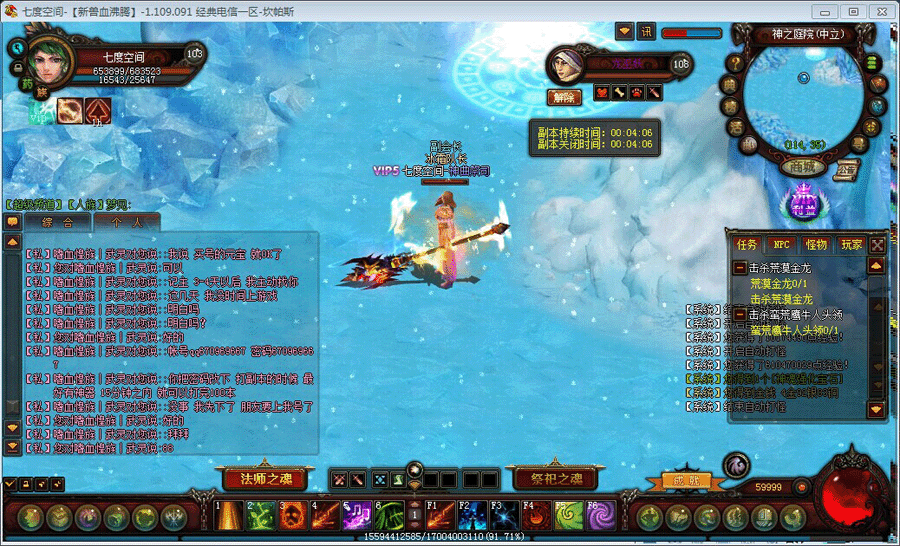Viewport: 900px width, 546px height.
Task: Switch to the 任务 quest tab
Action: pyautogui.click(x=747, y=244)
